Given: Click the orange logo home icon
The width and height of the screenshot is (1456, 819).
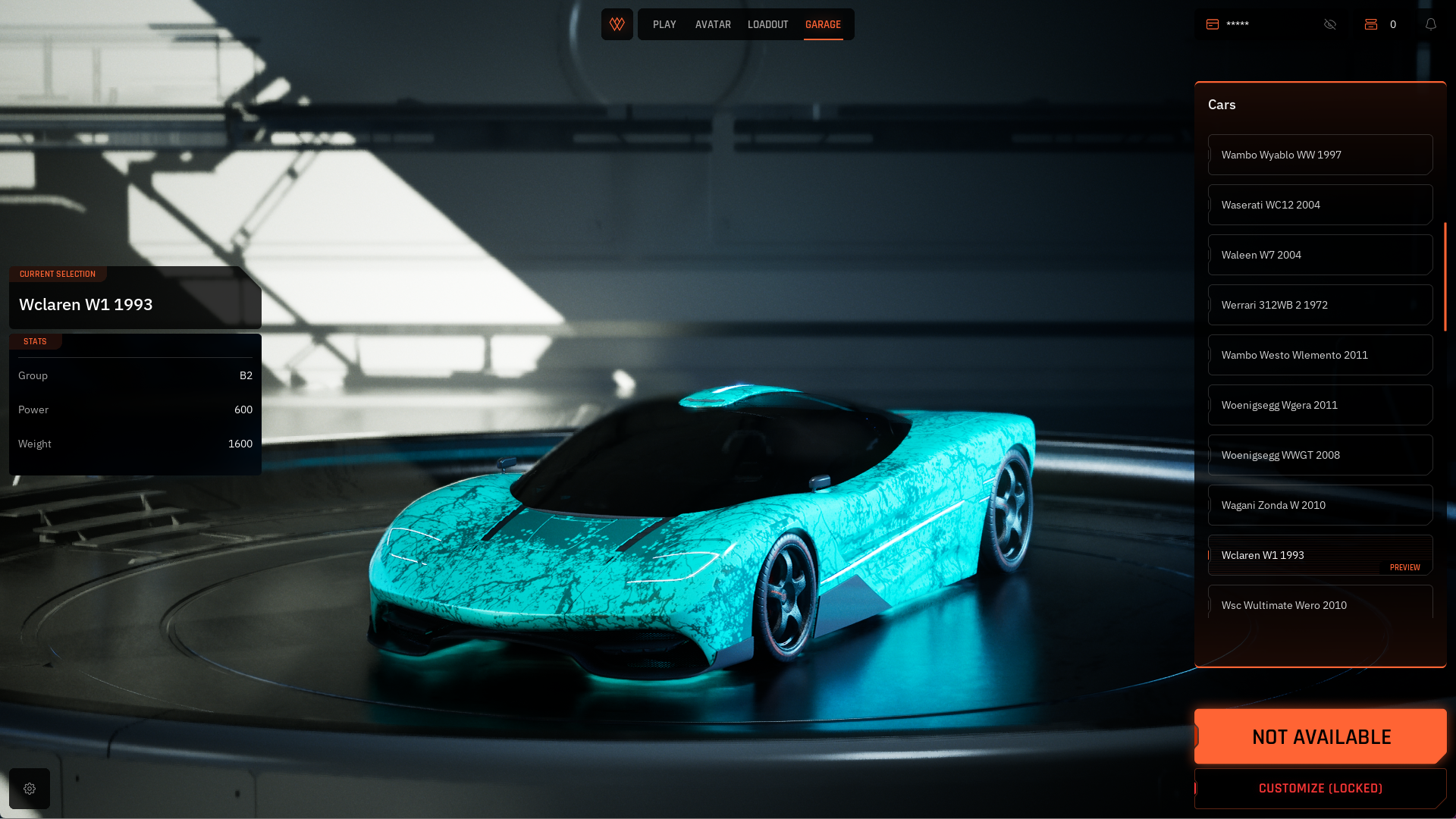Looking at the screenshot, I should (617, 24).
